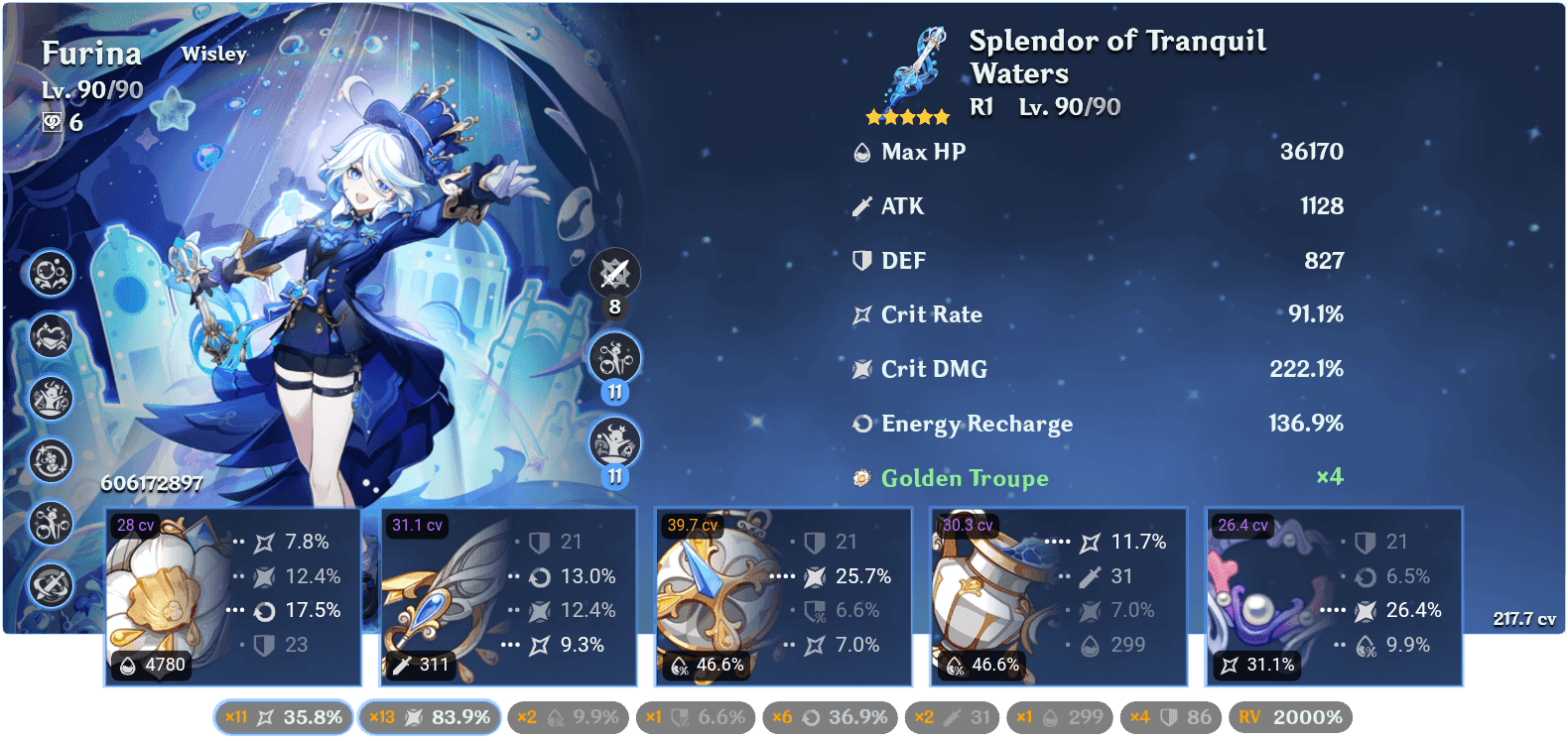Select the circlet artifact with 31.1% Crit Rate
The width and height of the screenshot is (1568, 741).
1333,597
